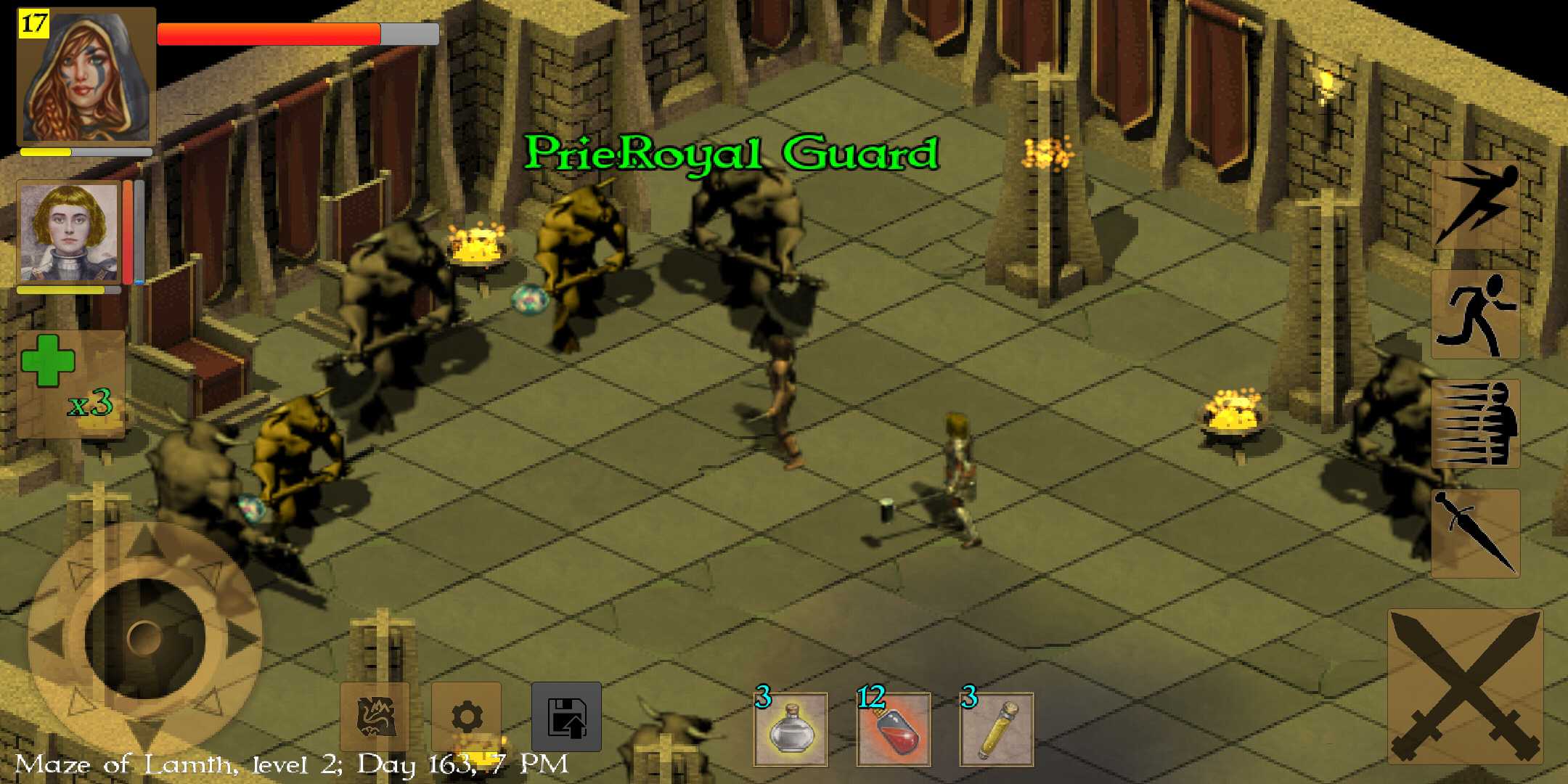Use the yellow vial item slot

pos(996,730)
